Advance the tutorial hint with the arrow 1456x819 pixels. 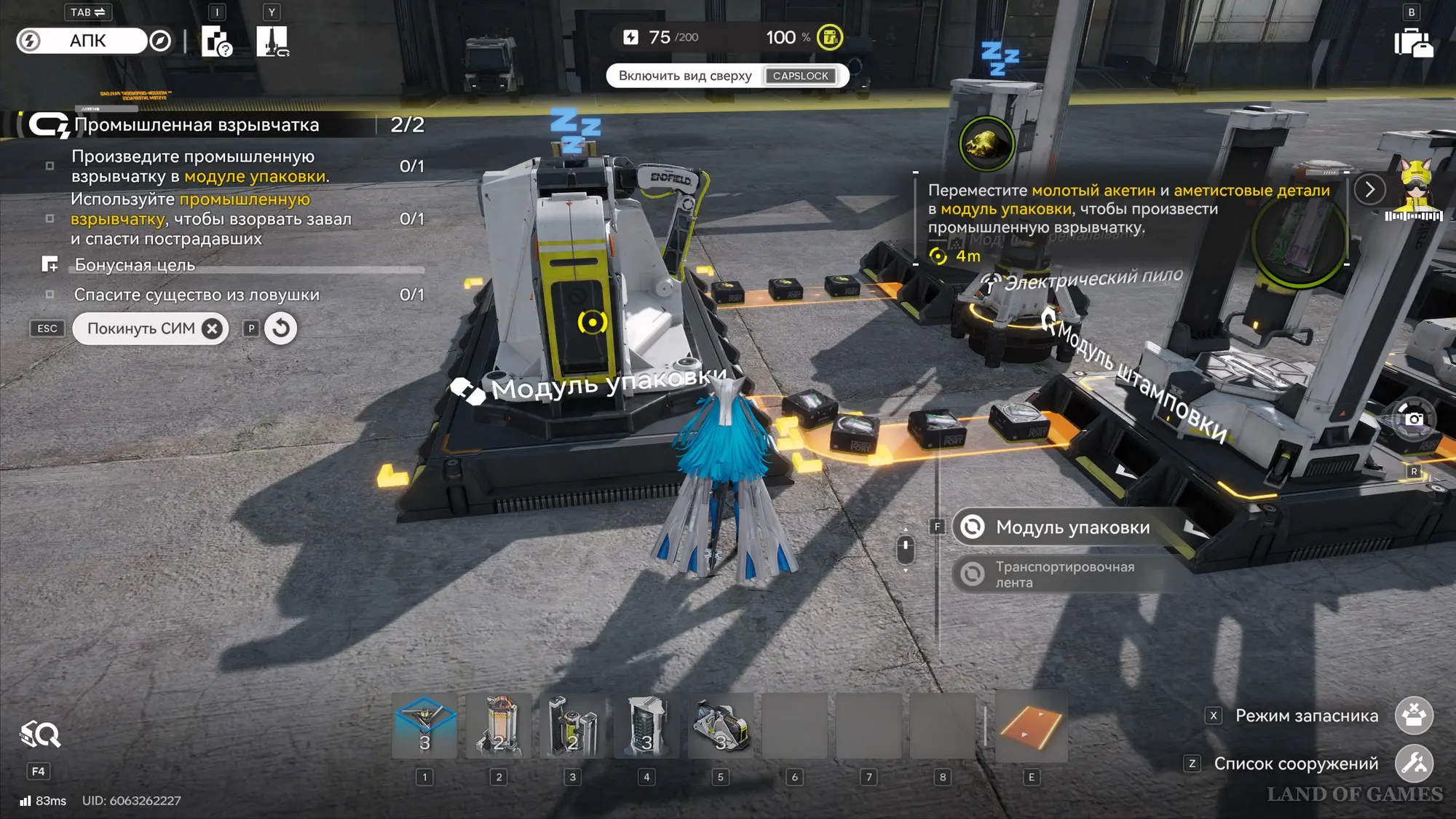tap(1369, 190)
